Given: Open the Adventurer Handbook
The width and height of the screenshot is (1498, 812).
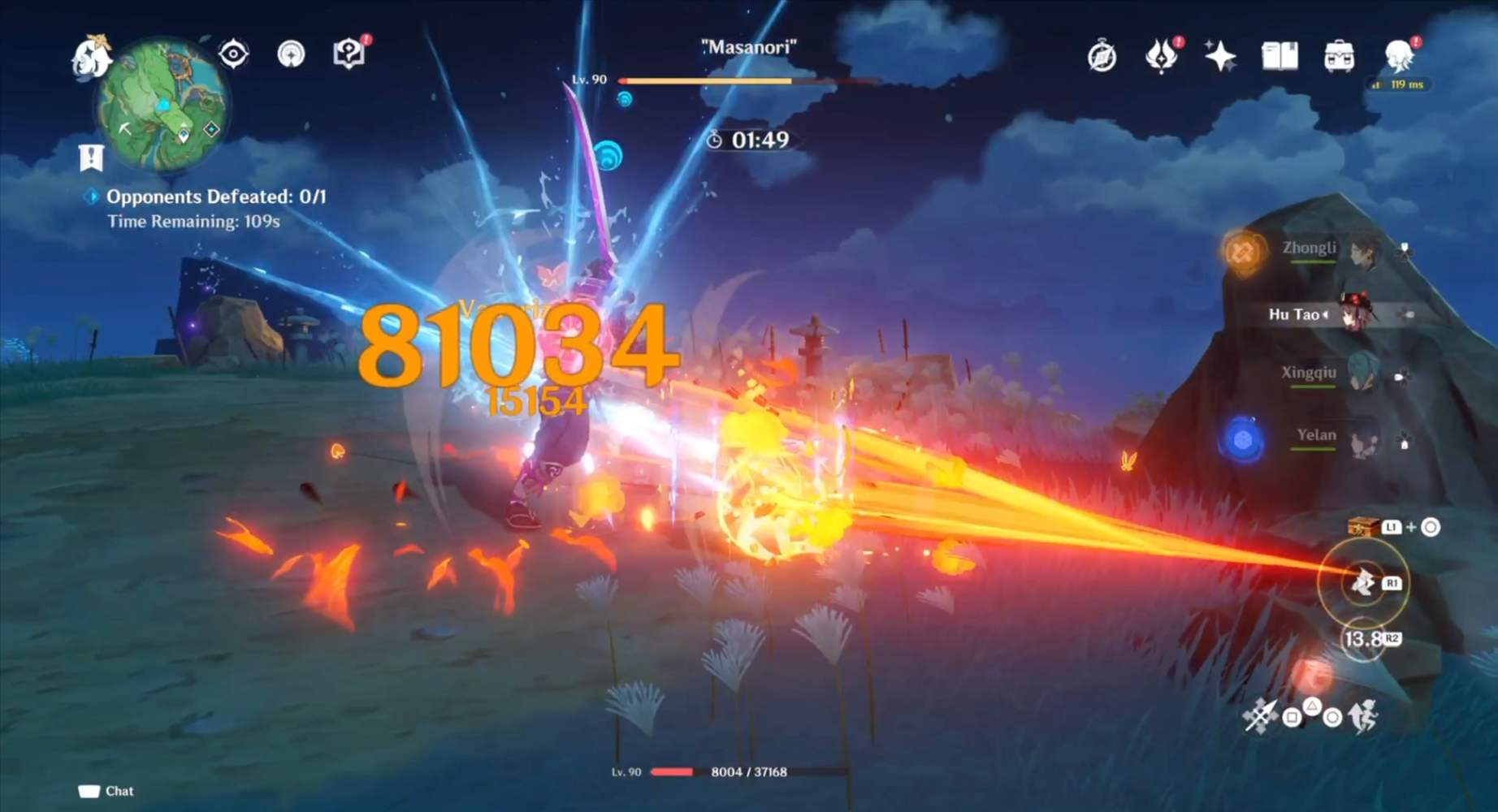Looking at the screenshot, I should click(x=348, y=54).
